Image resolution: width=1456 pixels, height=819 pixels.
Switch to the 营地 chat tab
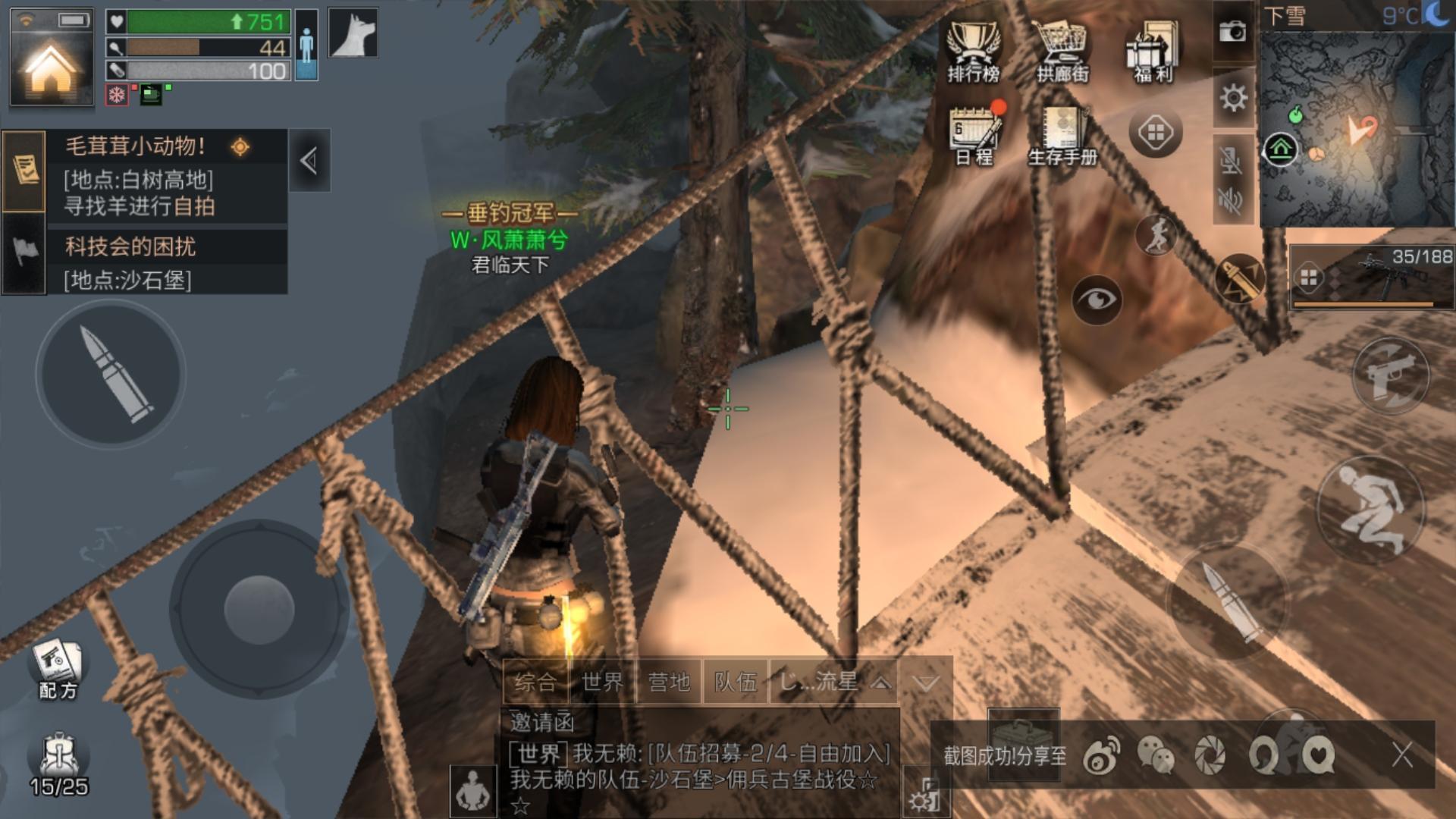pyautogui.click(x=669, y=682)
